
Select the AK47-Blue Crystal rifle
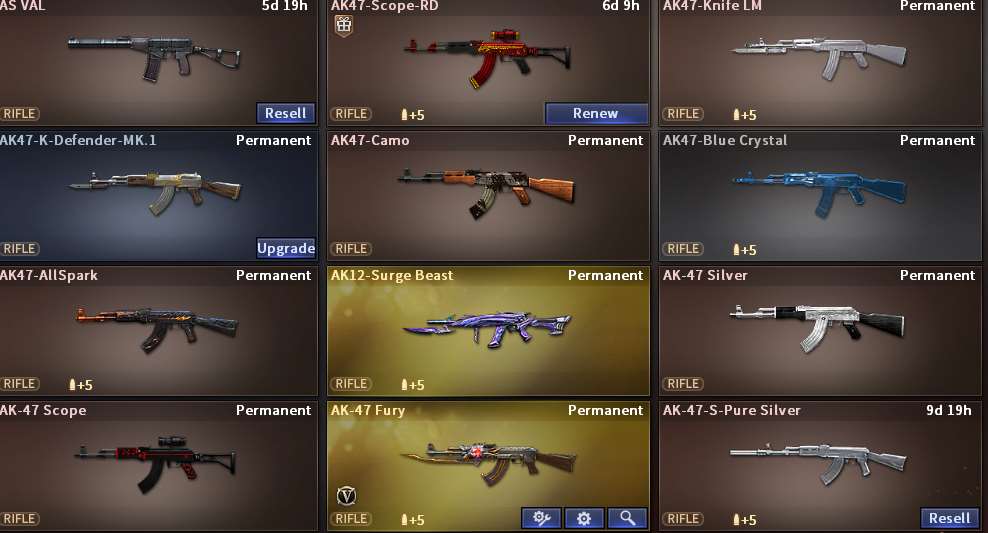pyautogui.click(x=820, y=192)
